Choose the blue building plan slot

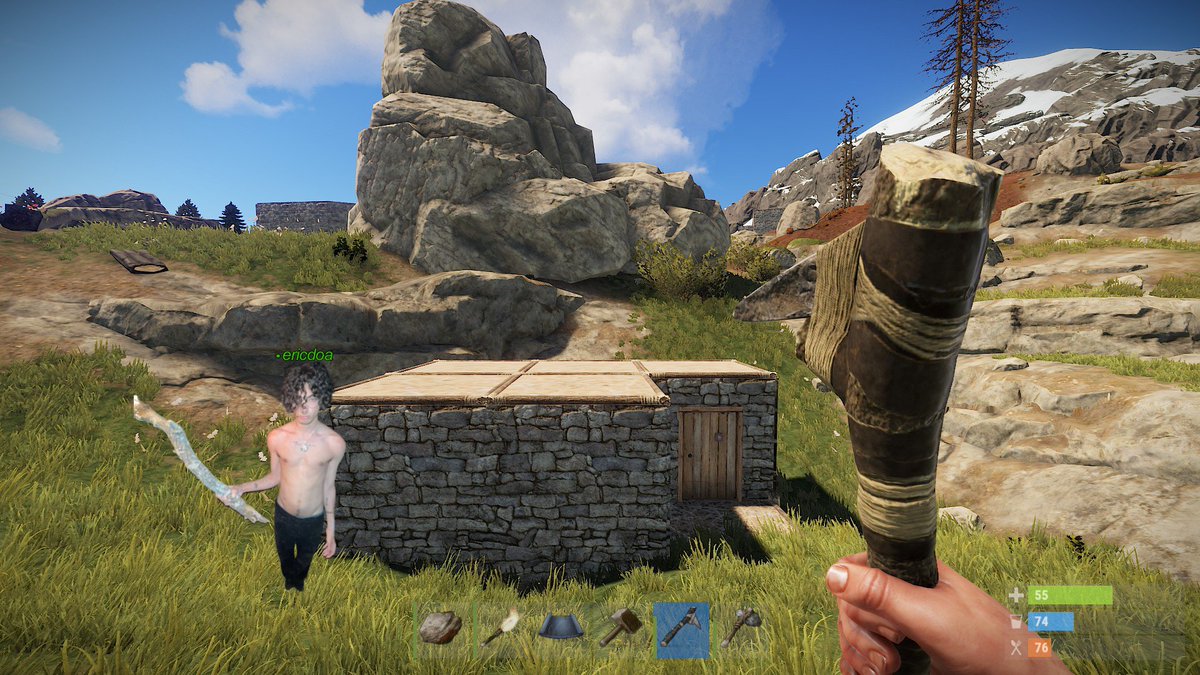(560, 629)
